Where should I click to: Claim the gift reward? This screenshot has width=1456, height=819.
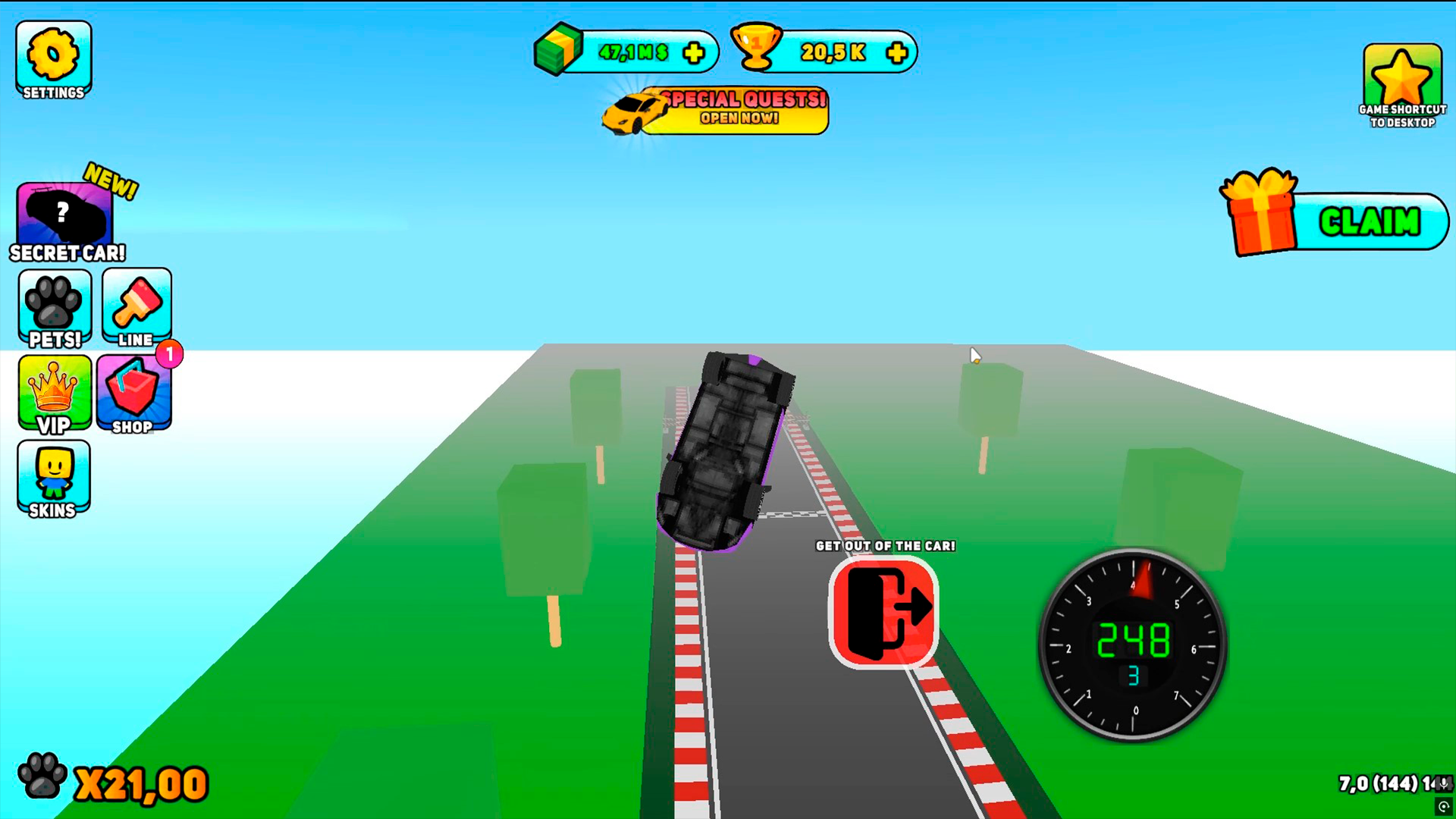(x=1370, y=221)
